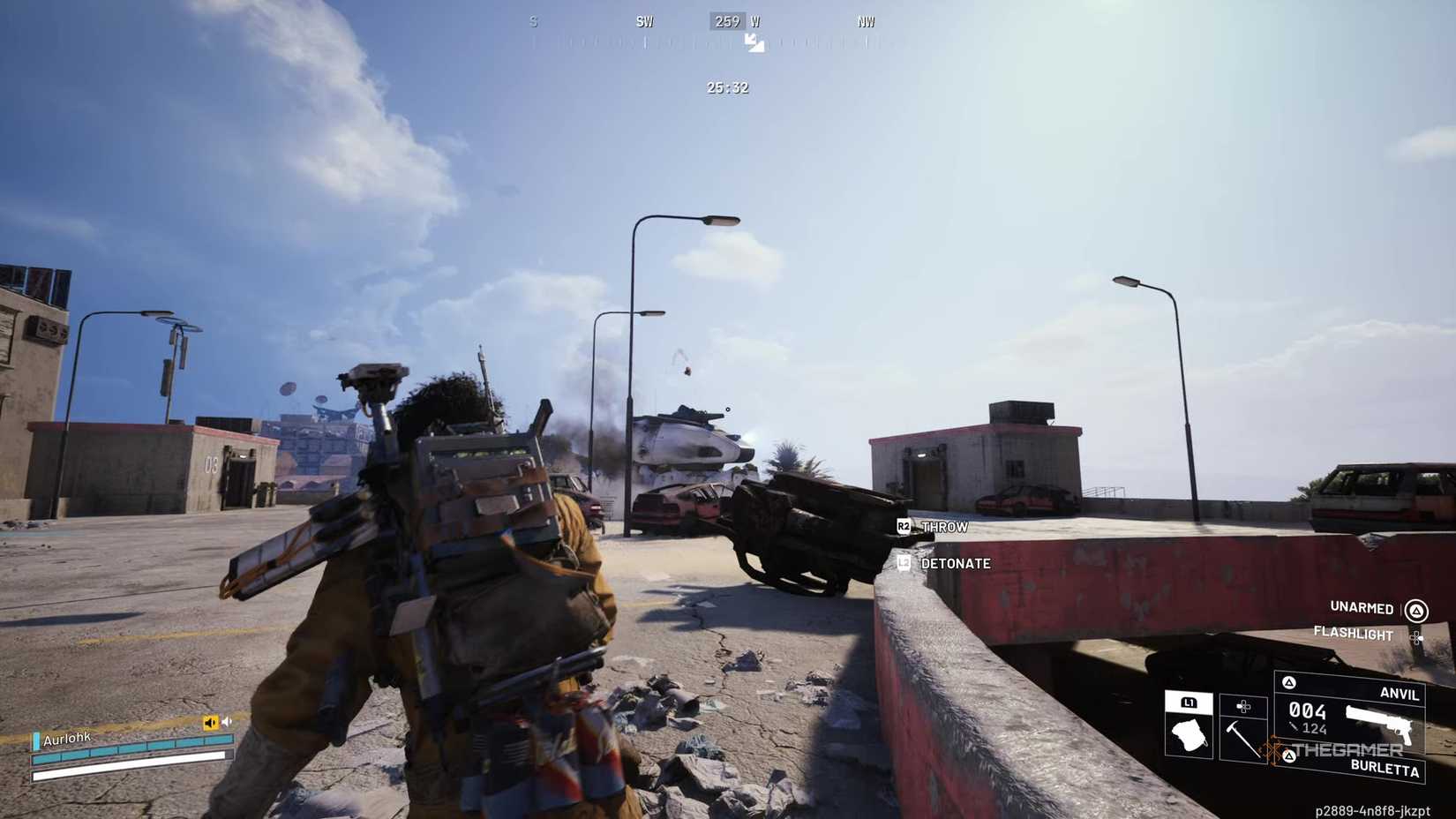
Task: Click the NW marker on the compass bar
Action: (x=865, y=20)
